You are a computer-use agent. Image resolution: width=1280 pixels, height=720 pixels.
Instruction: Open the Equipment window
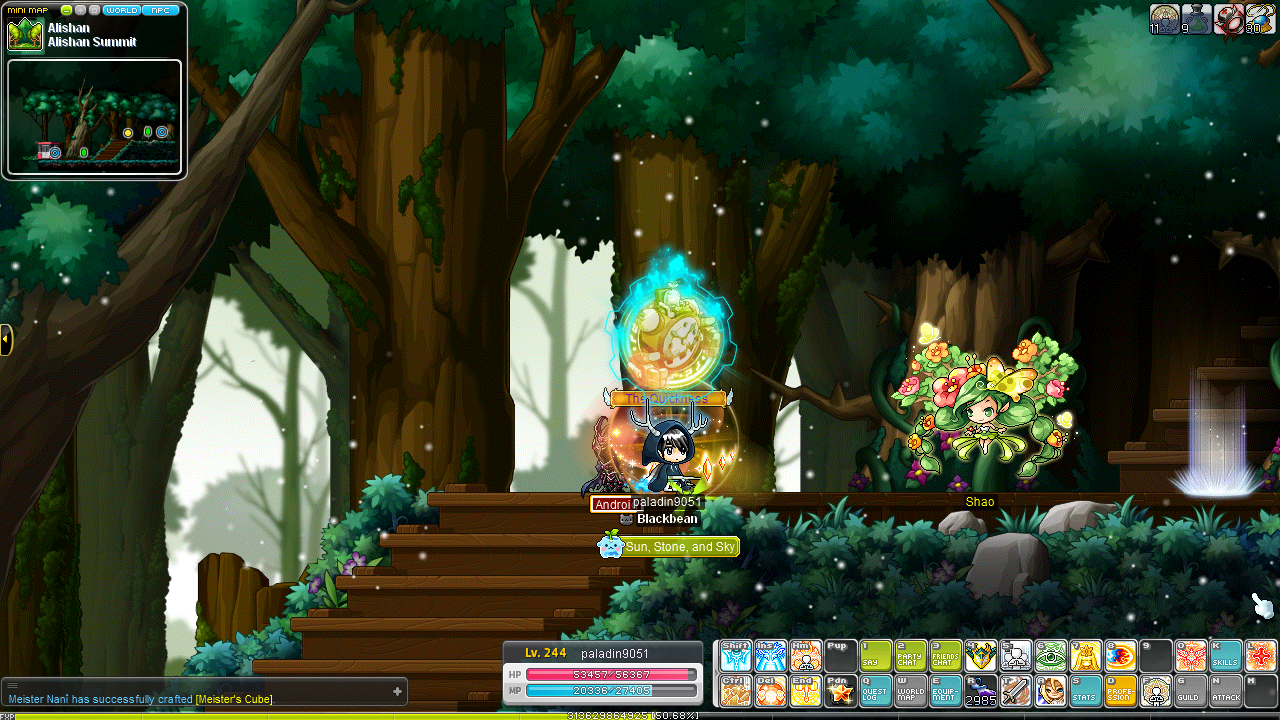click(x=946, y=691)
